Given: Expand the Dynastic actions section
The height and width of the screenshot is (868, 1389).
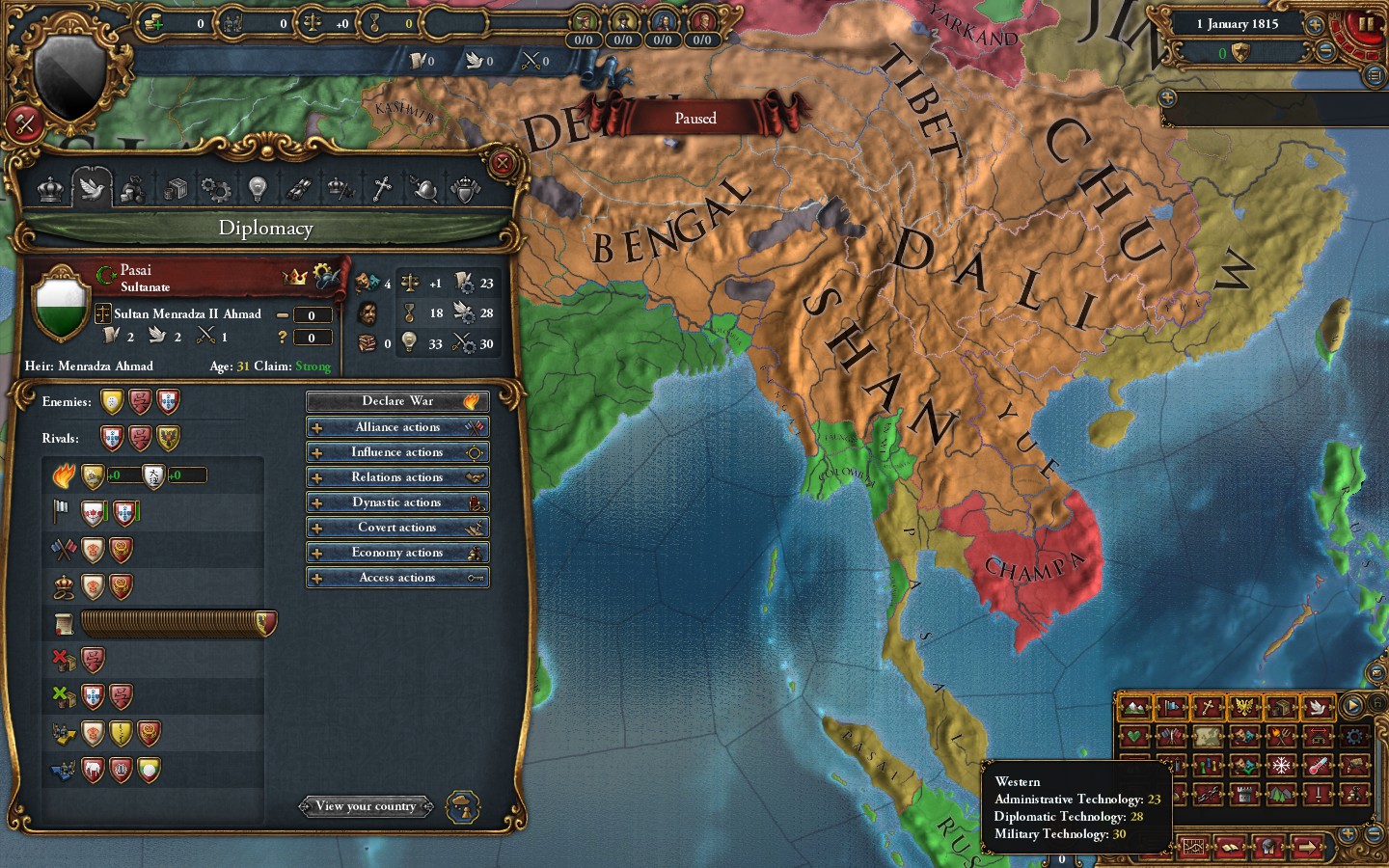Looking at the screenshot, I should click(x=397, y=502).
